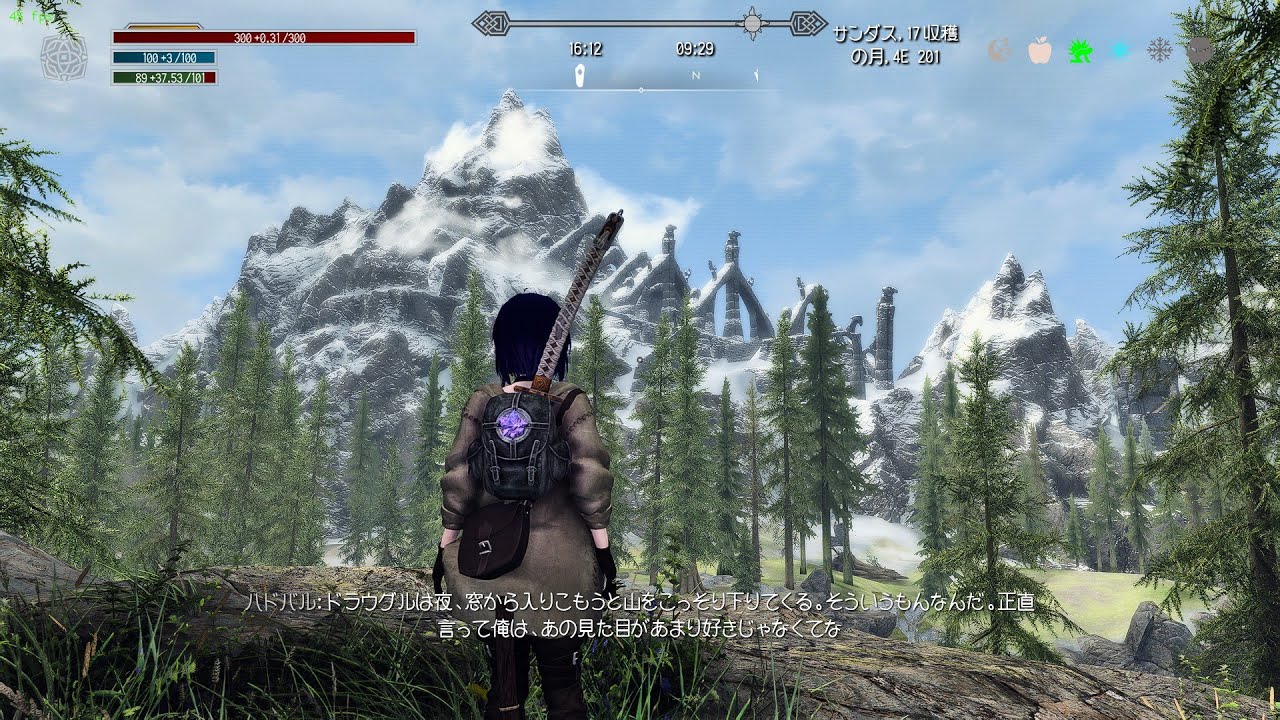Select the crescent moon sleep status icon
The width and height of the screenshot is (1280, 720).
pyautogui.click(x=999, y=50)
